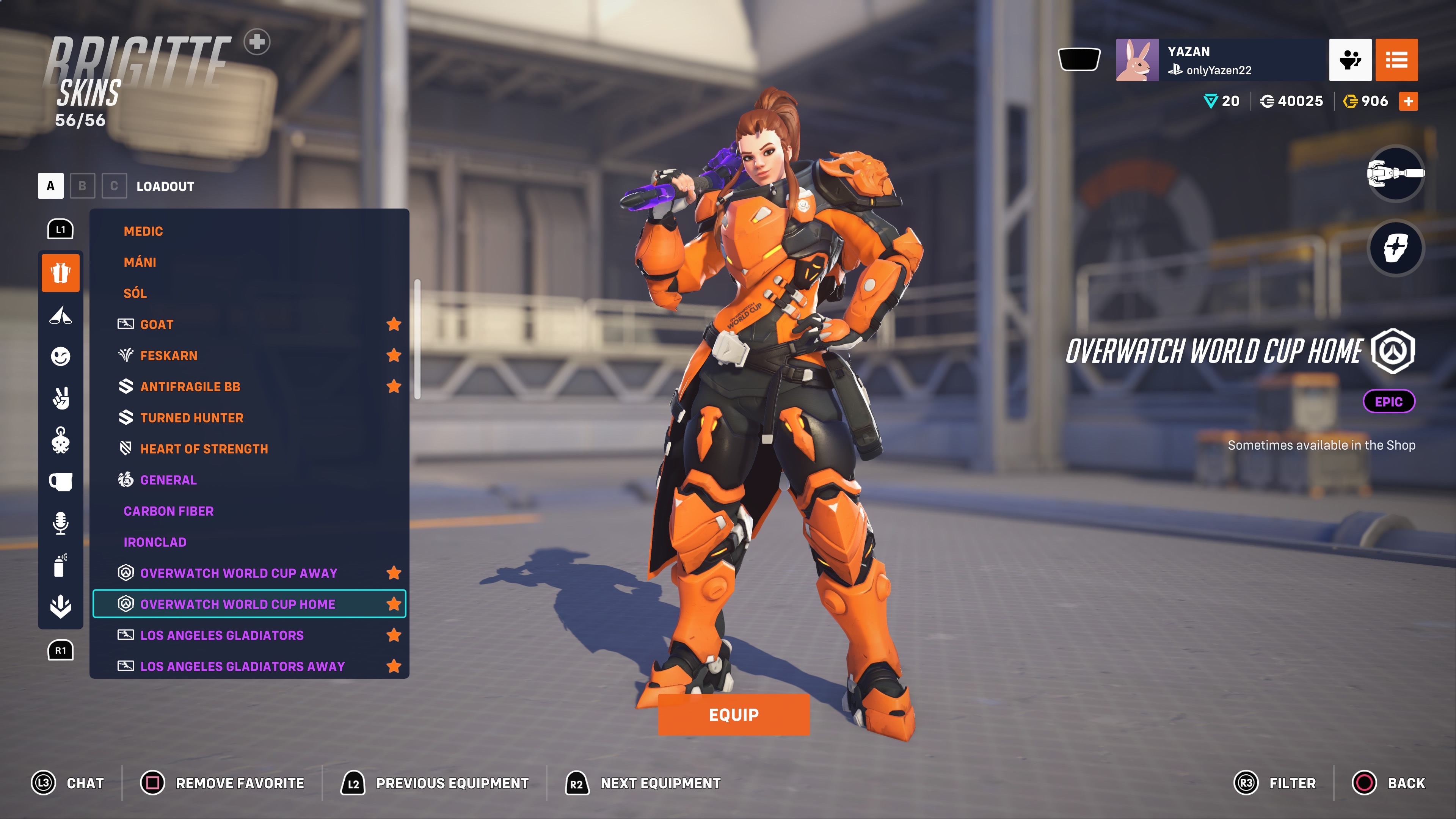Choose the Overwatch World Cup Away skin

click(x=238, y=573)
